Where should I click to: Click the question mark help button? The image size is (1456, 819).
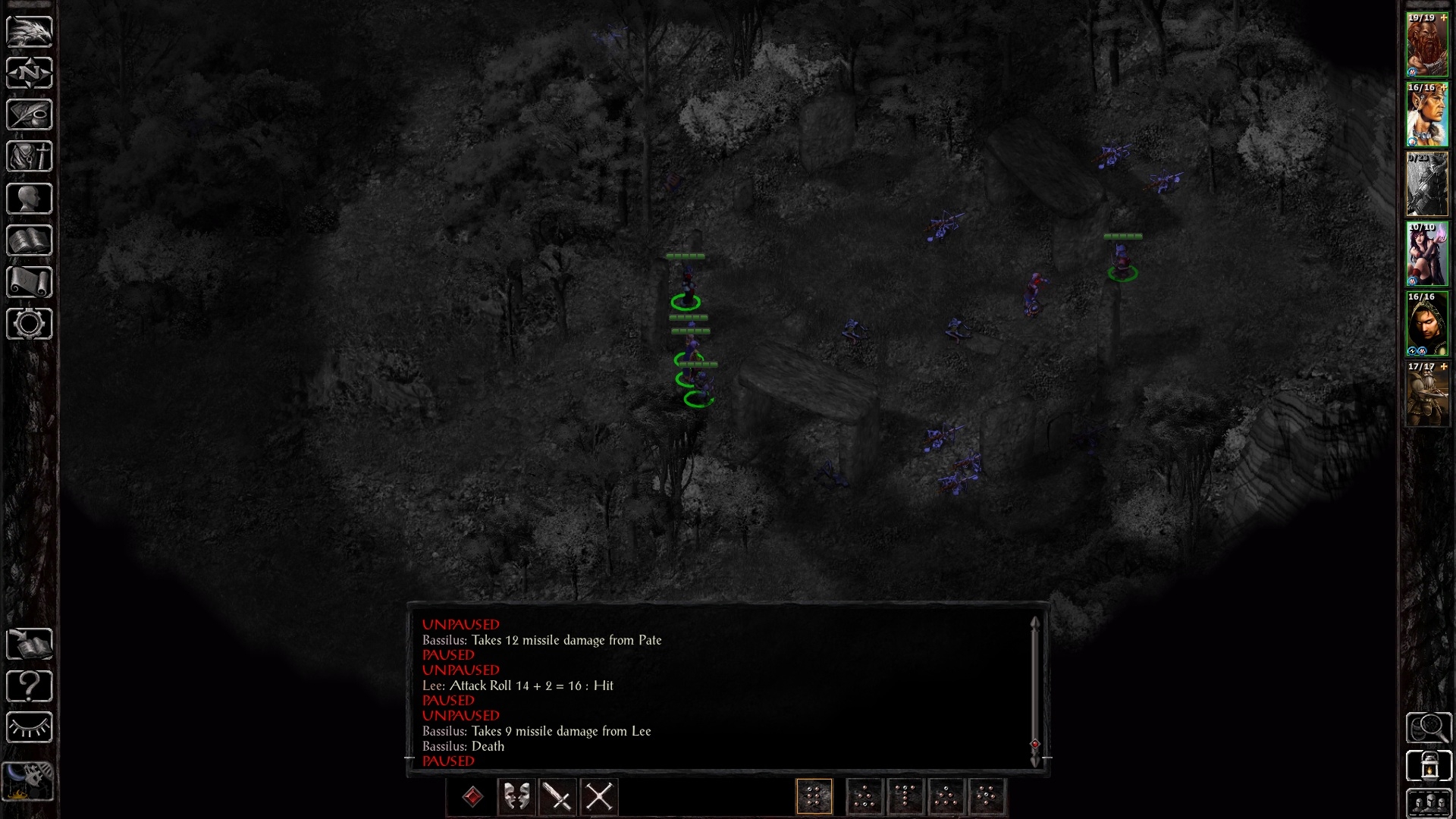(30, 686)
